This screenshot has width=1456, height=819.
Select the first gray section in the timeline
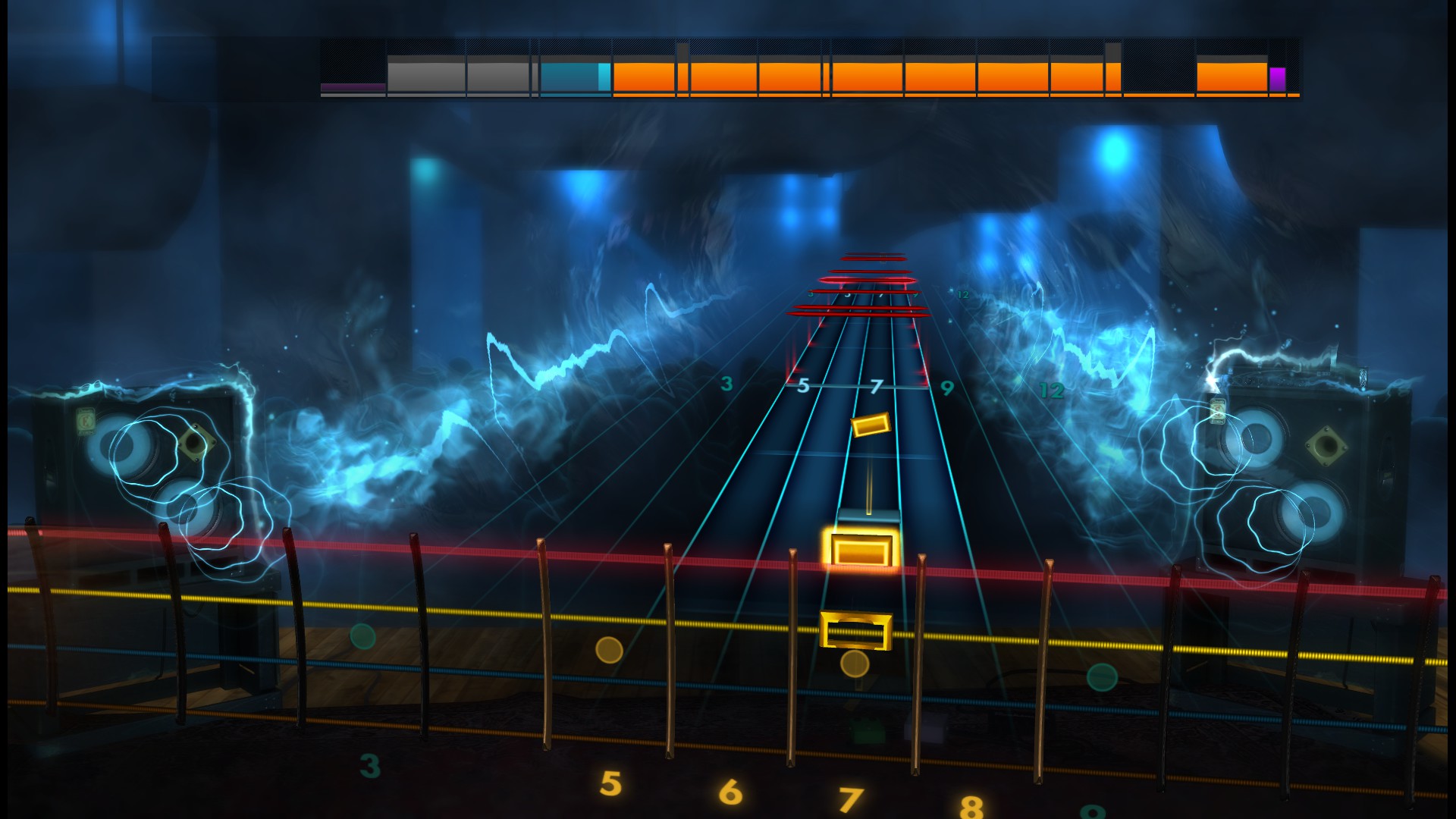[x=423, y=72]
